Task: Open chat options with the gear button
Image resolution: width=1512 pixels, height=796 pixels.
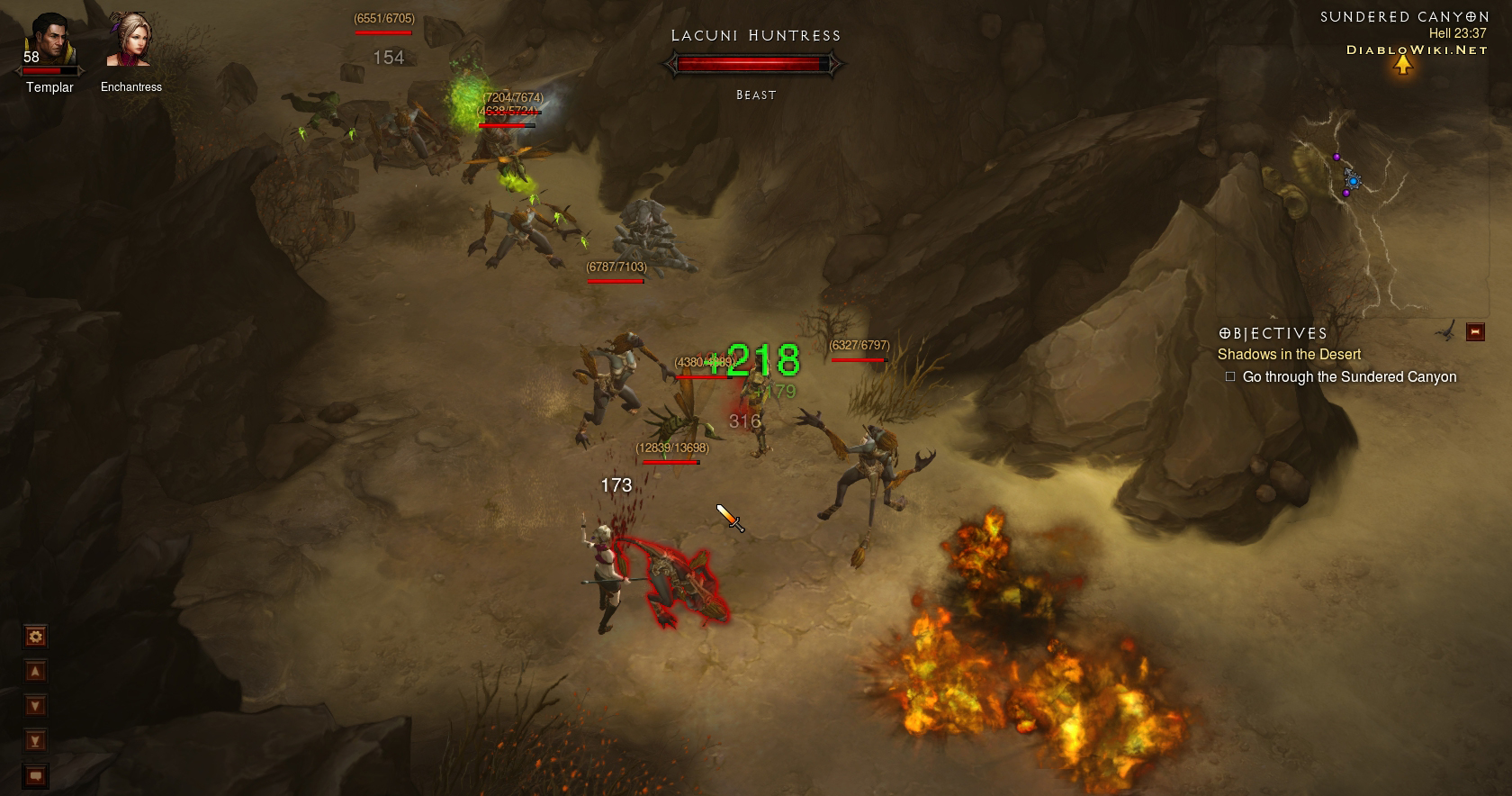Action: click(x=35, y=638)
